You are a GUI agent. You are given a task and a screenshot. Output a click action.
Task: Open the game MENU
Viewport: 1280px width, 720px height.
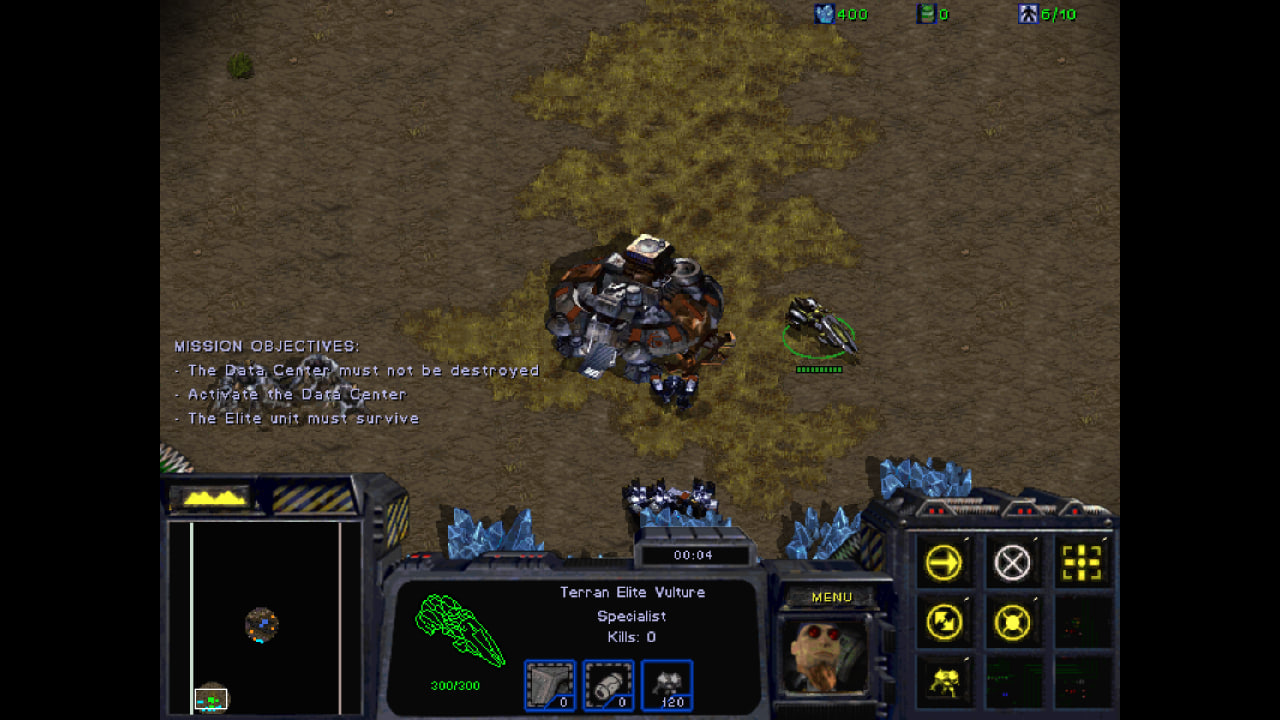(x=831, y=597)
